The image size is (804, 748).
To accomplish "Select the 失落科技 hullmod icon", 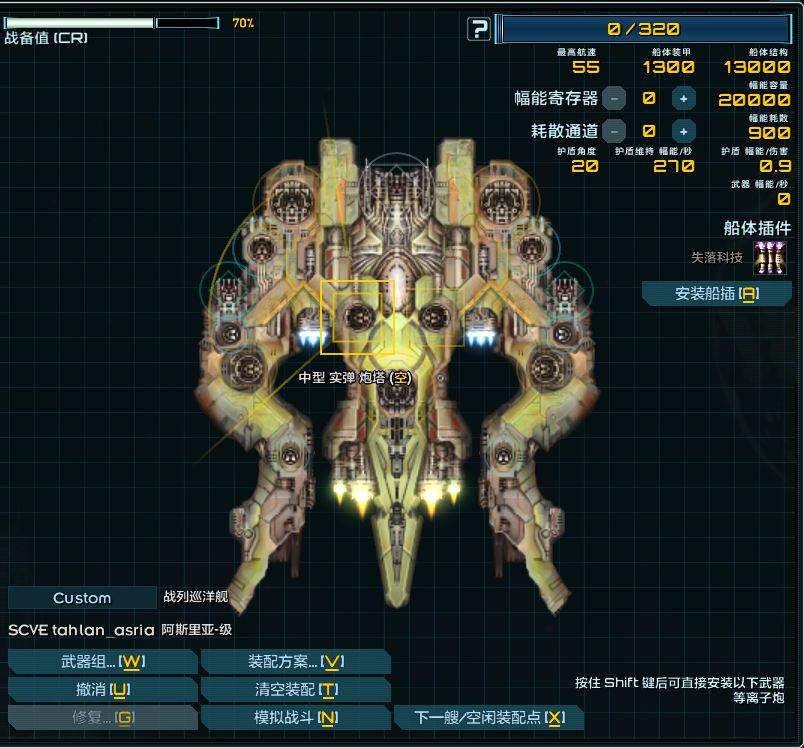I will pyautogui.click(x=769, y=257).
